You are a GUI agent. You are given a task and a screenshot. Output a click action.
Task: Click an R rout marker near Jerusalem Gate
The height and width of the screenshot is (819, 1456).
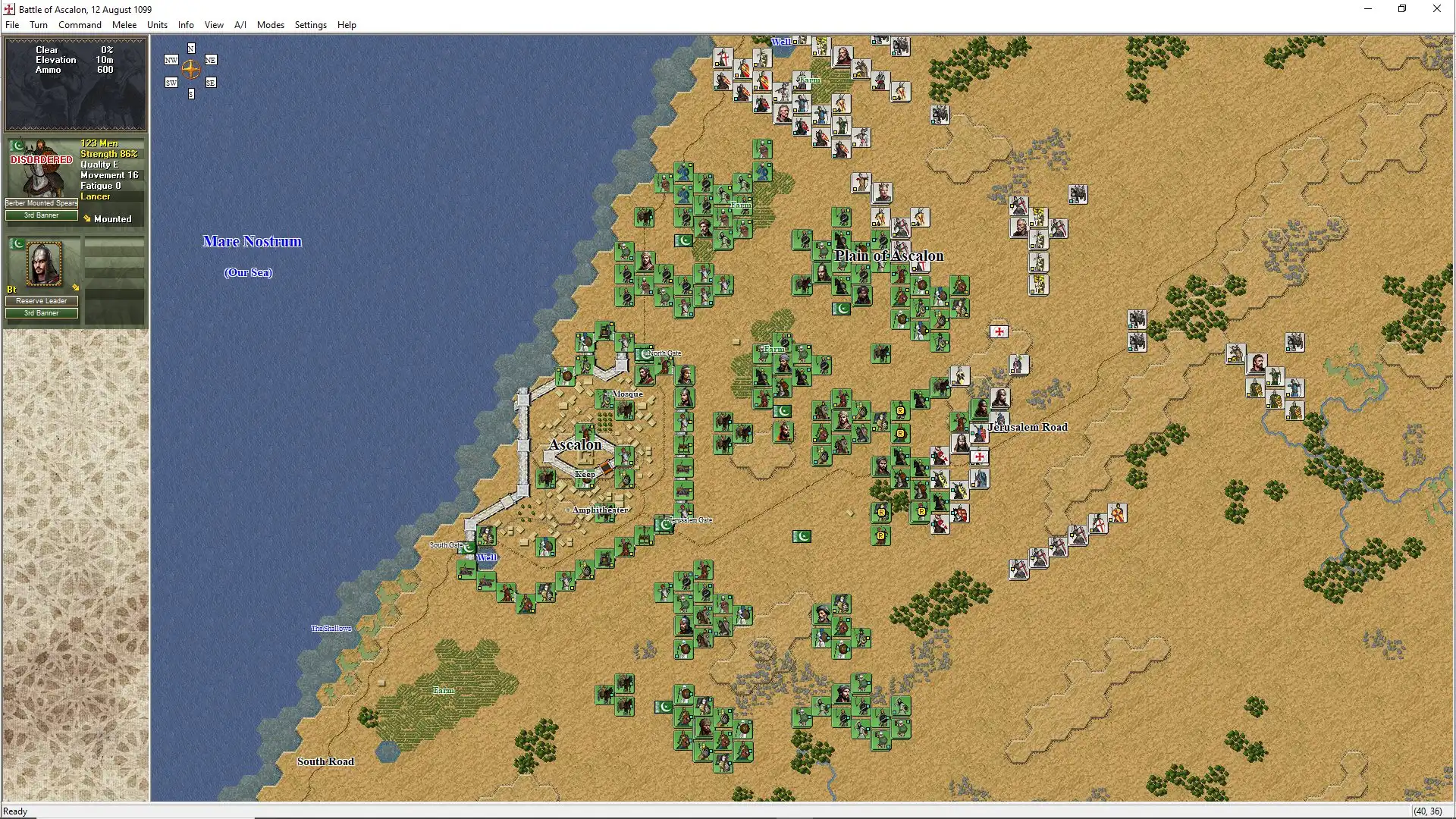[880, 513]
